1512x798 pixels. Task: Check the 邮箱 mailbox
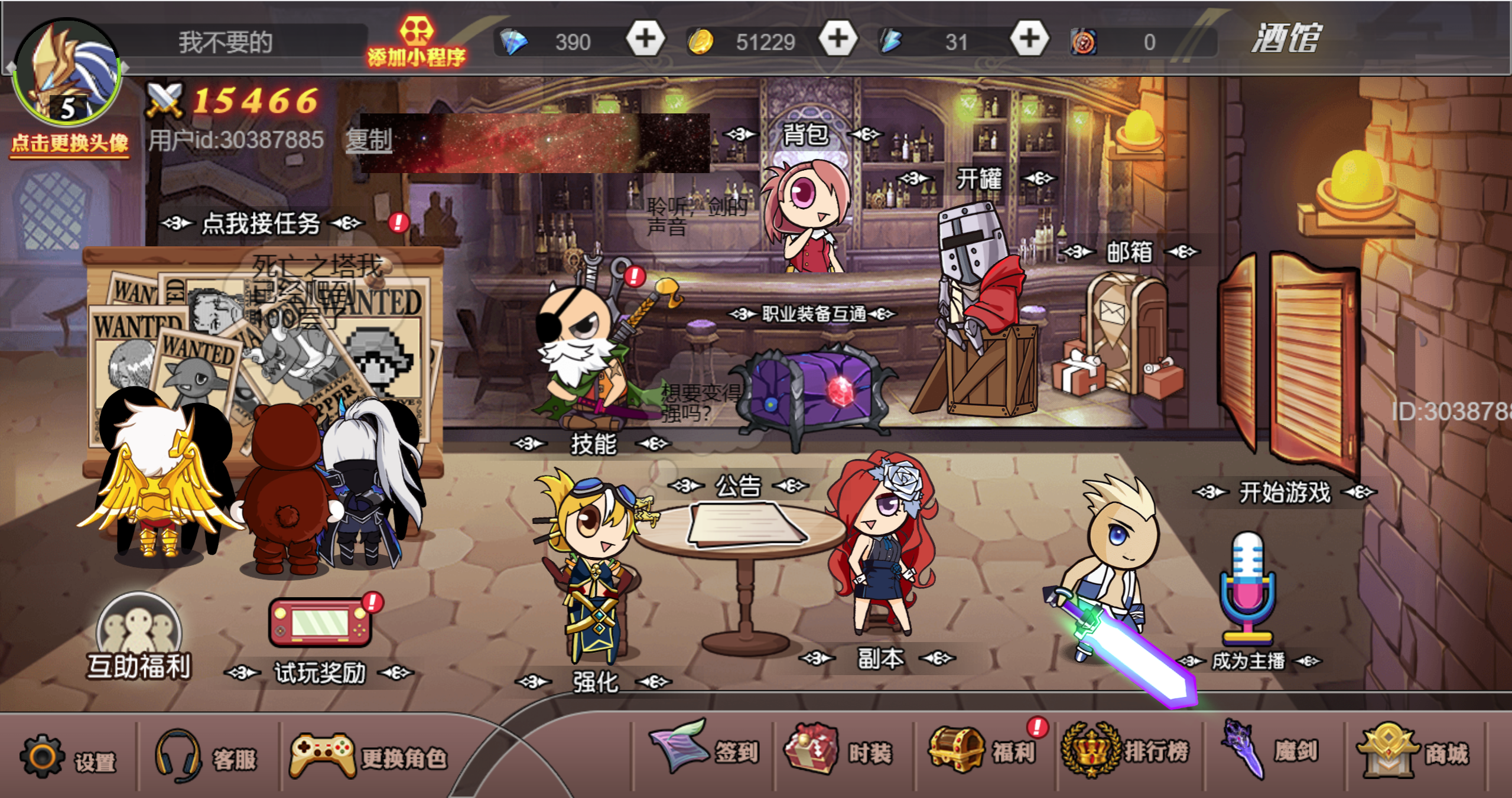pos(1129,252)
